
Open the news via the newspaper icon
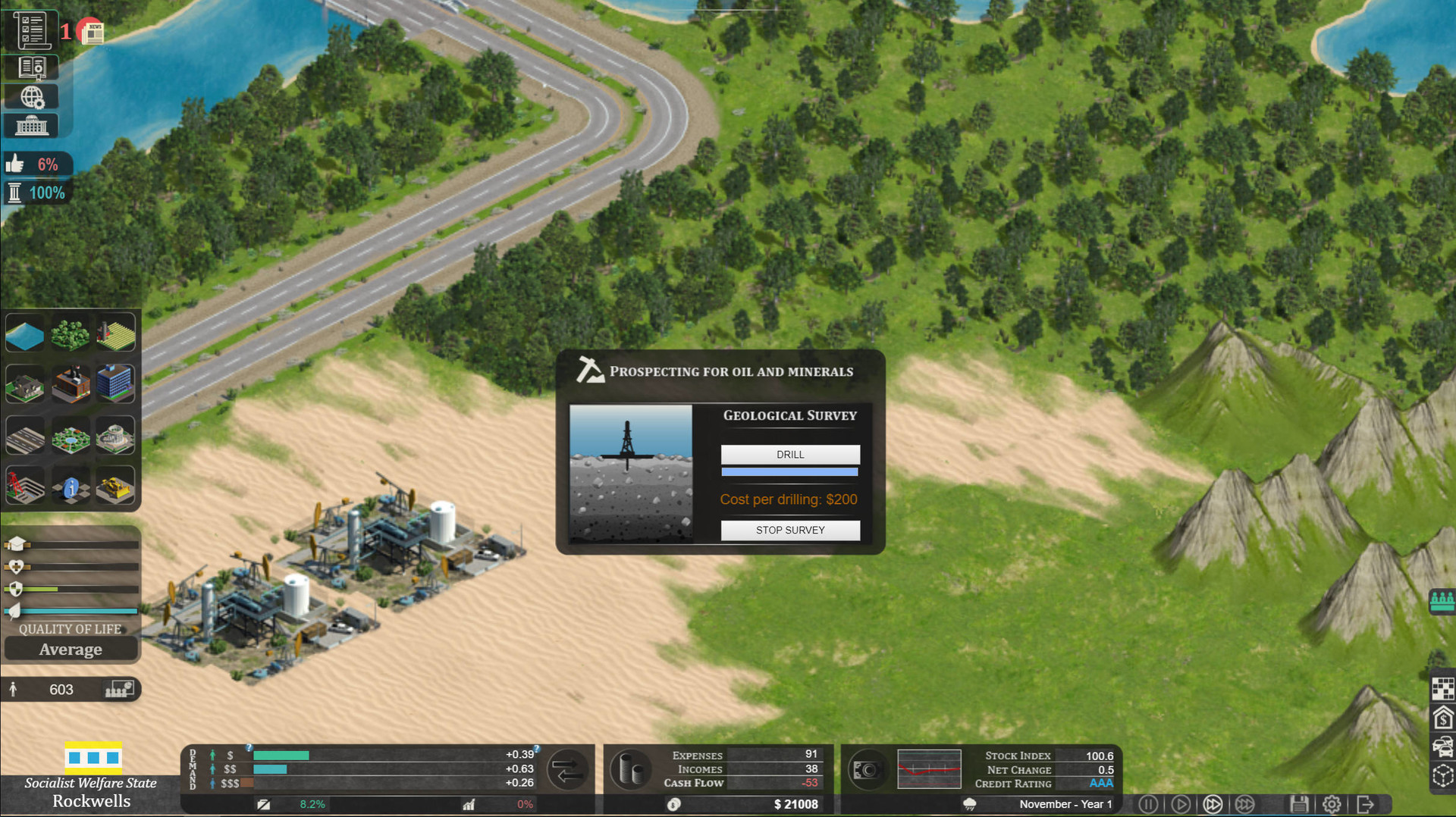pos(93,31)
